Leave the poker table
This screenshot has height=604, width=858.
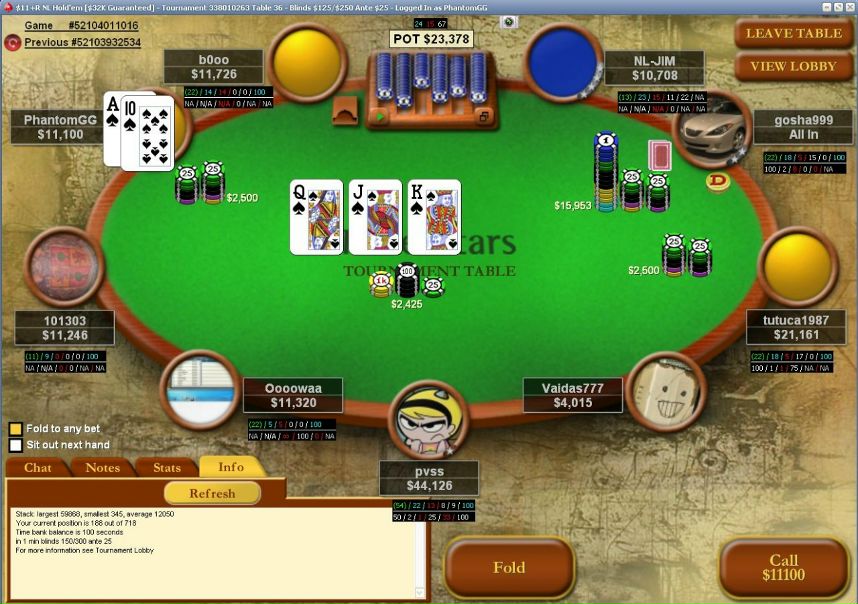point(794,33)
